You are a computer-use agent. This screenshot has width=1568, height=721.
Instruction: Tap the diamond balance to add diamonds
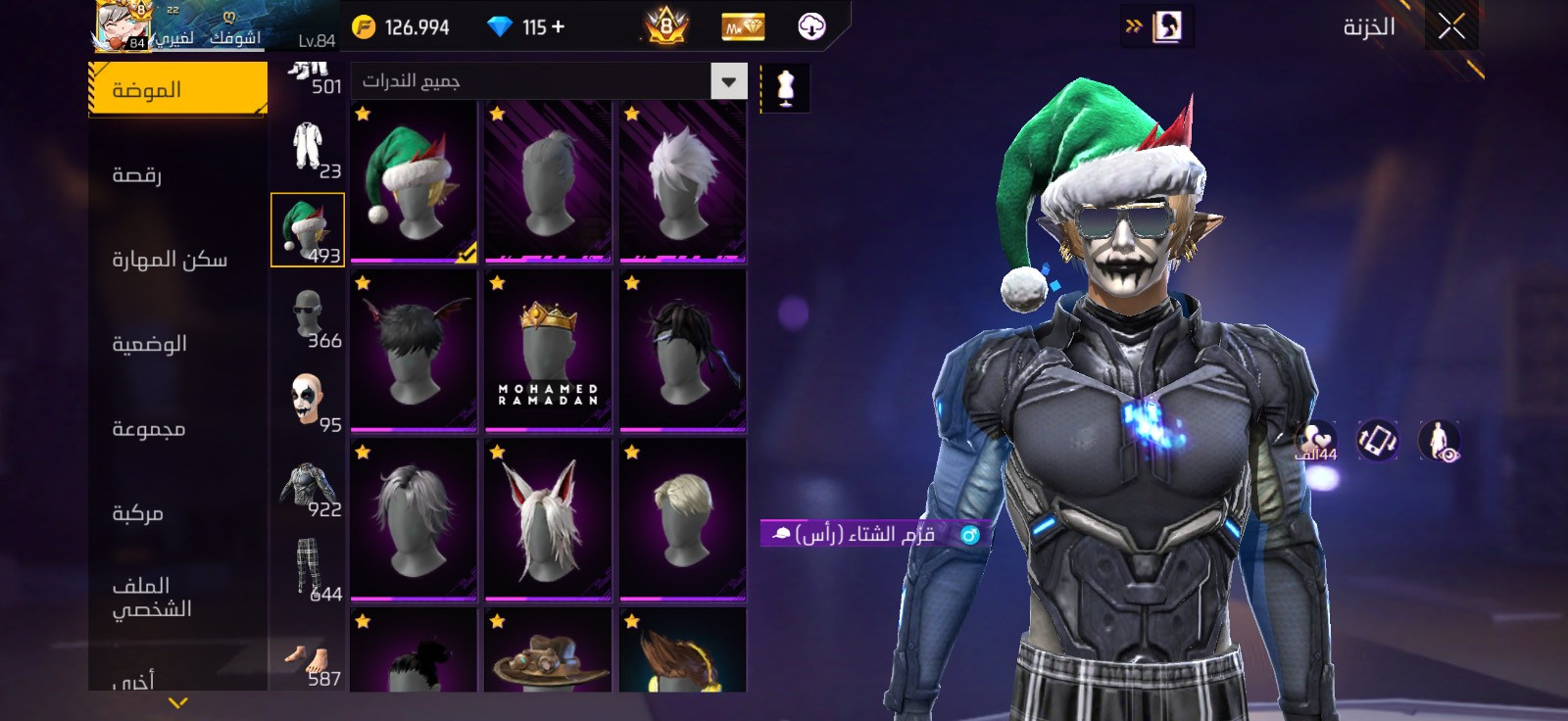(x=529, y=26)
